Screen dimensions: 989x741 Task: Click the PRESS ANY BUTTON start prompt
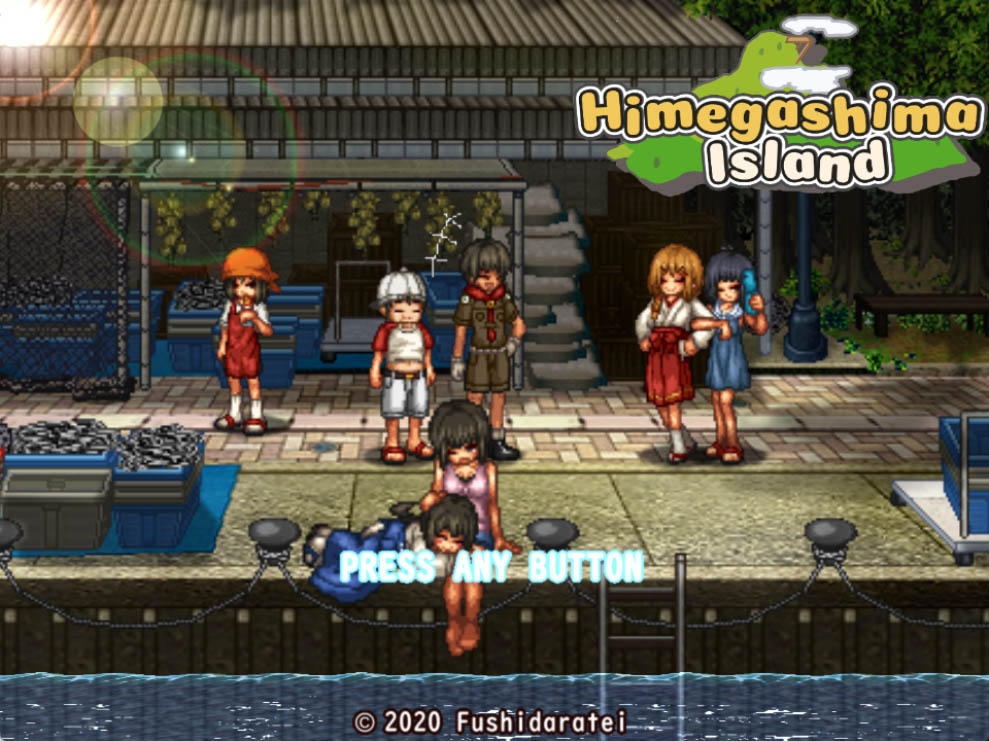(x=491, y=567)
